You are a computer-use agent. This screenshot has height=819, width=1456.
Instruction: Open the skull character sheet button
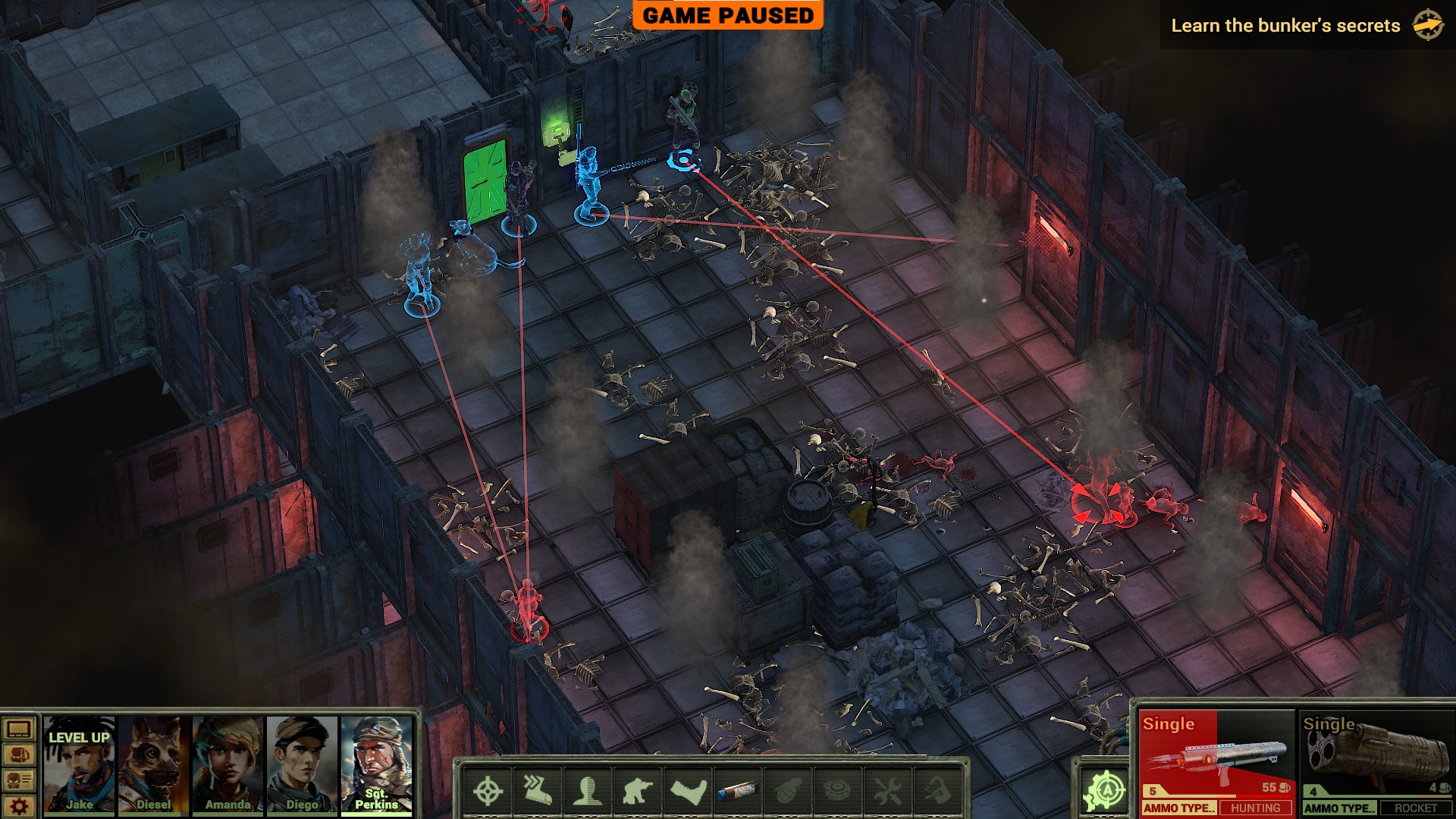pos(19,780)
